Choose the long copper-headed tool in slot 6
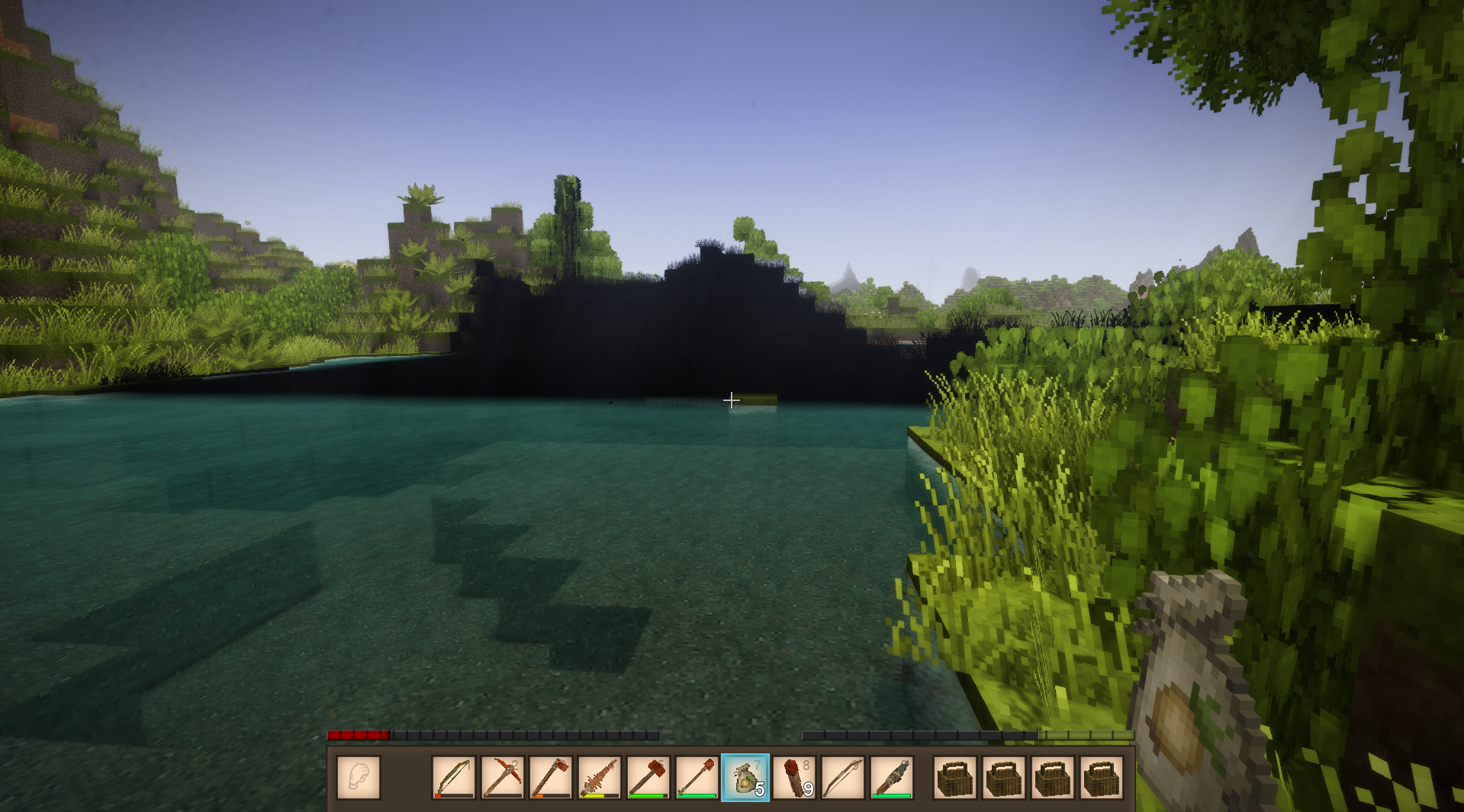The image size is (1464, 812). pos(697,778)
